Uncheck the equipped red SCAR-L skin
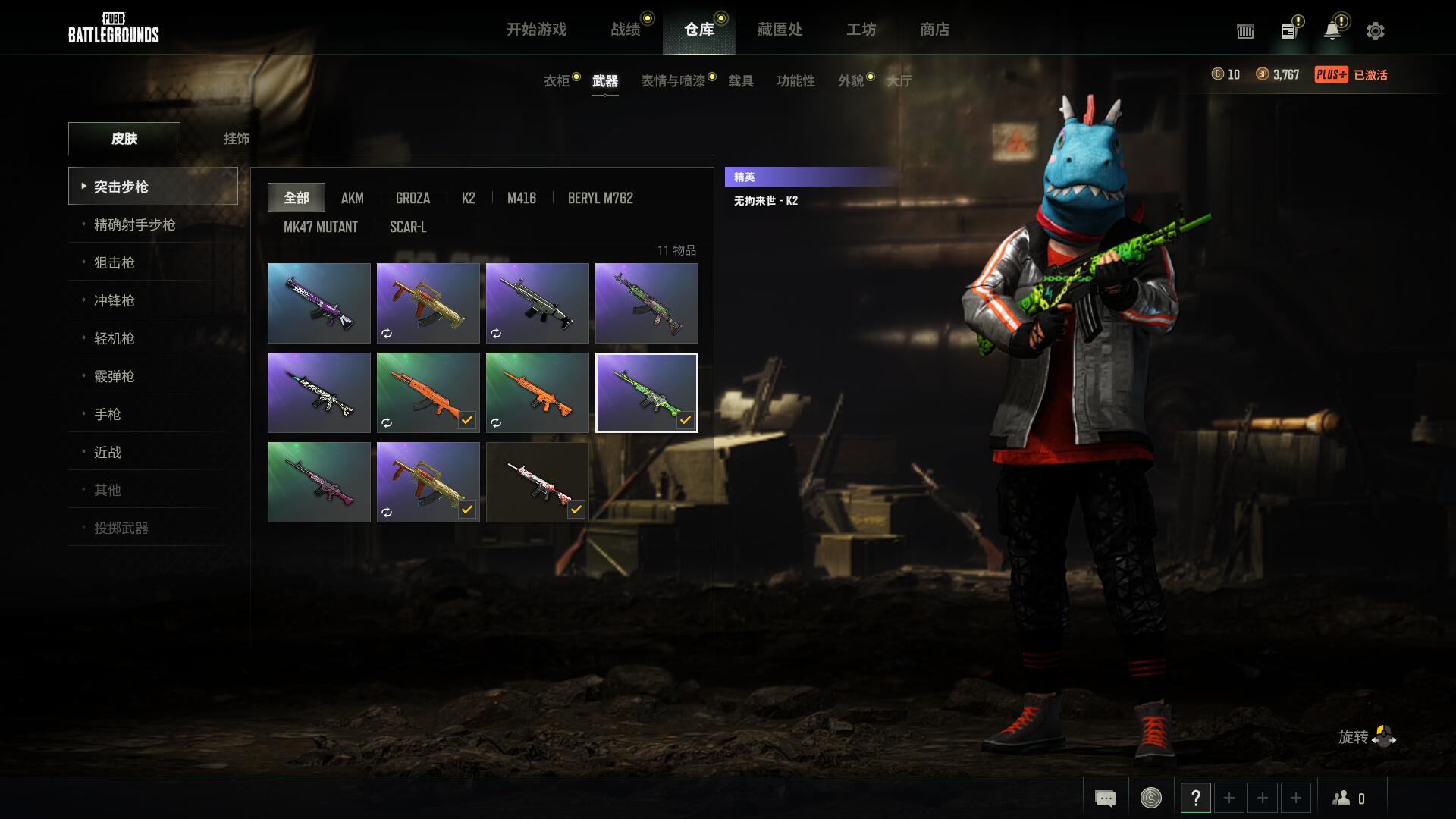 [x=578, y=510]
